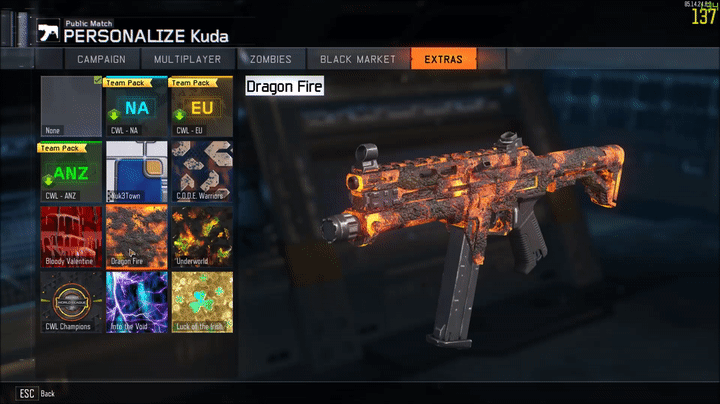Show the Black Market tab

pos(358,59)
